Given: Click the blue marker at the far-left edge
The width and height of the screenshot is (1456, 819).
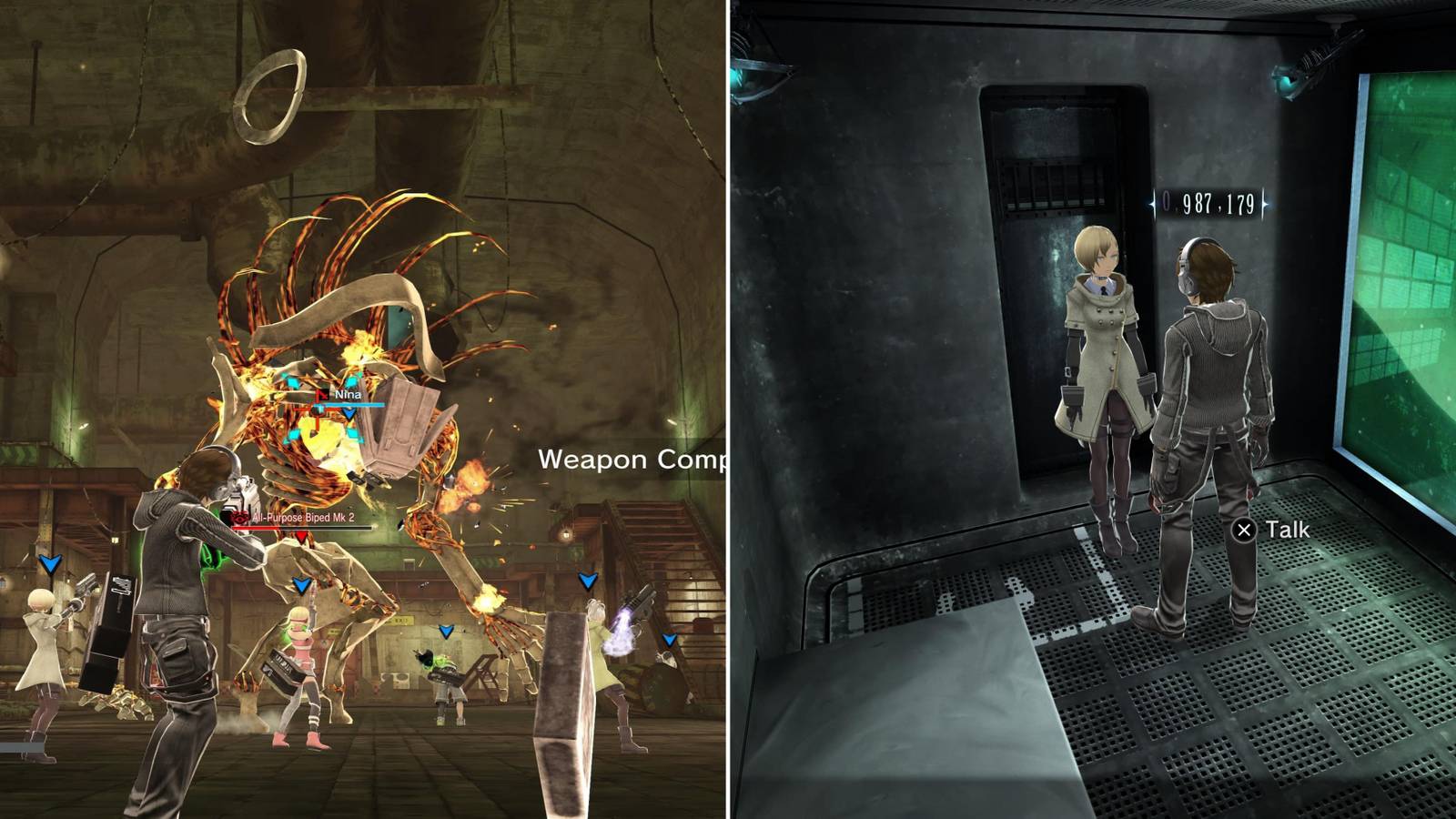Looking at the screenshot, I should (x=50, y=564).
